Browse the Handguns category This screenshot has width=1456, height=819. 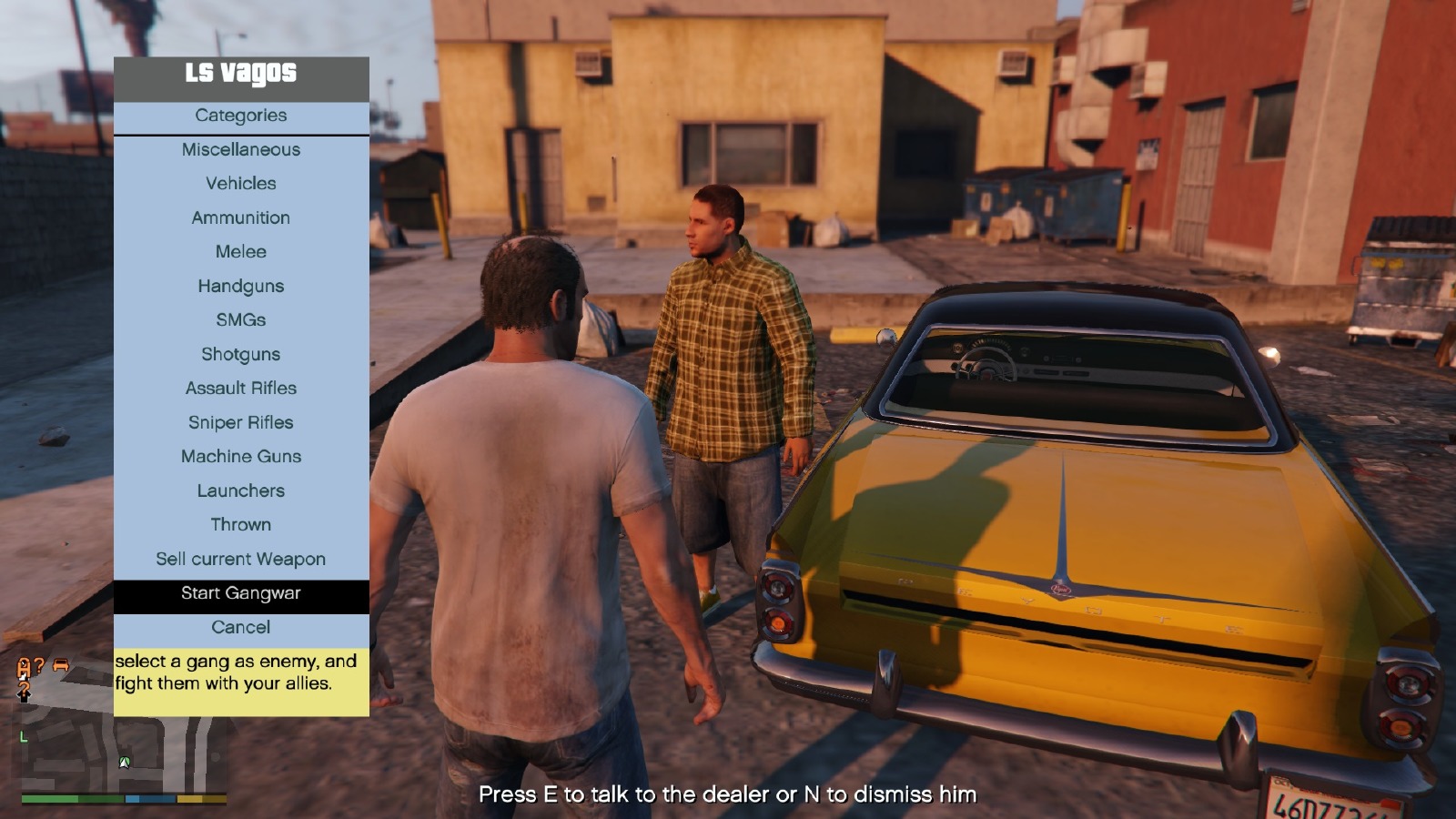coord(241,287)
